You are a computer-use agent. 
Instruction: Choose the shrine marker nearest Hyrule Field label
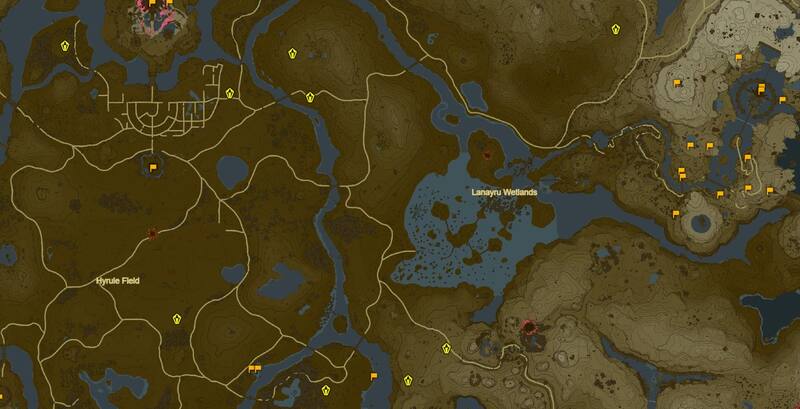click(x=177, y=318)
